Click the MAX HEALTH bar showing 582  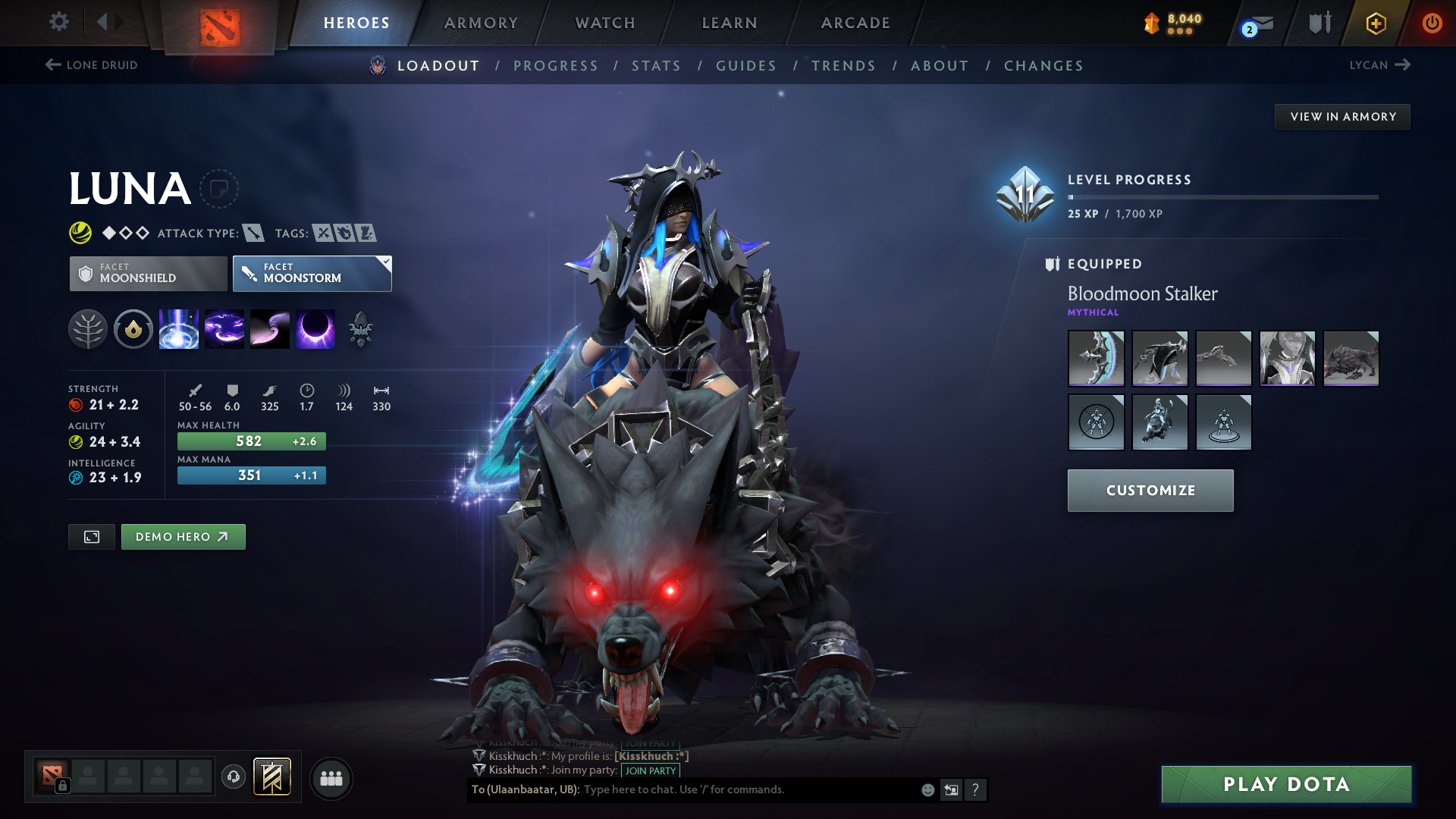[x=251, y=441]
